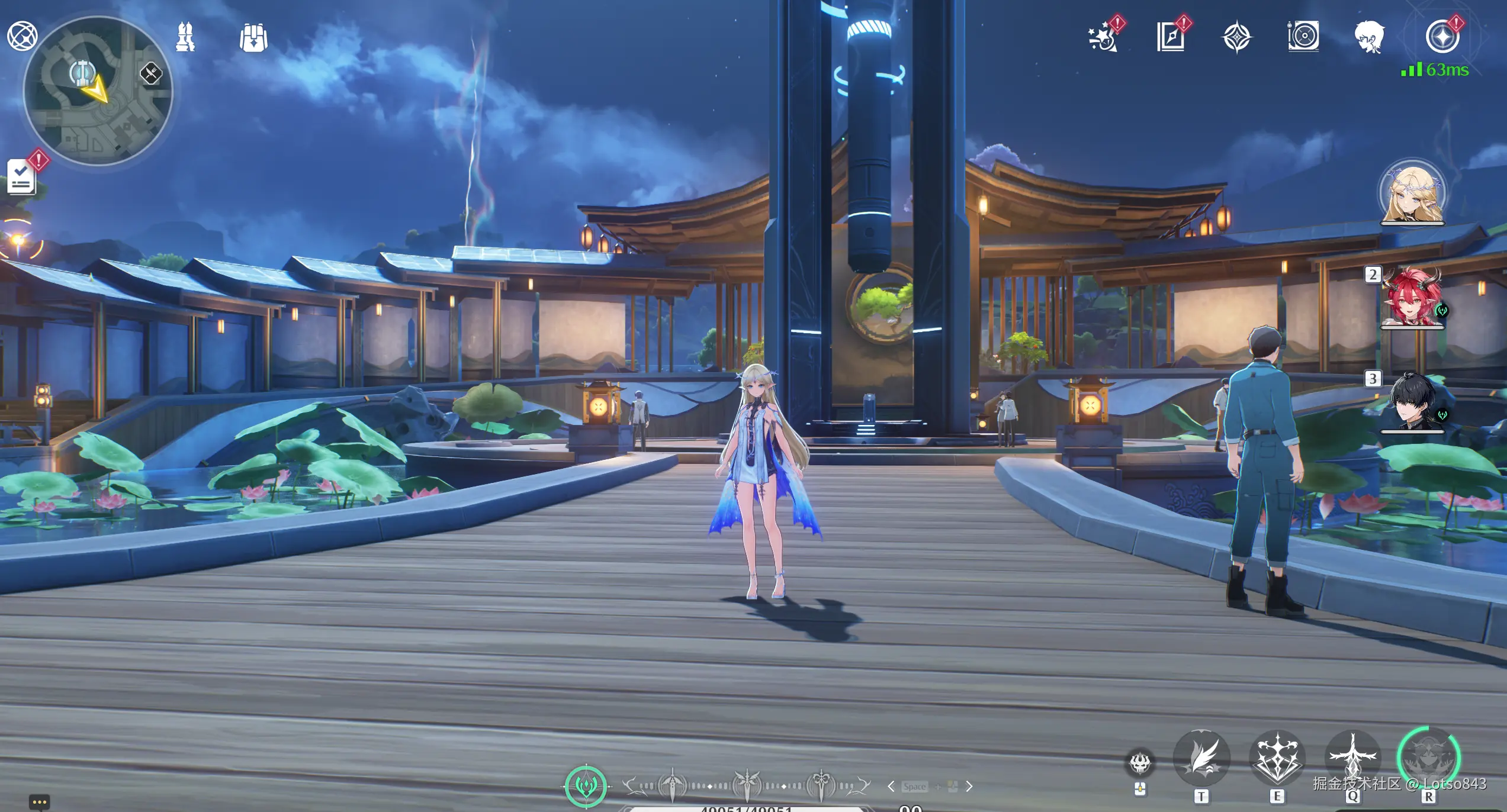Open the sparkling stars events icon

[x=1103, y=38]
